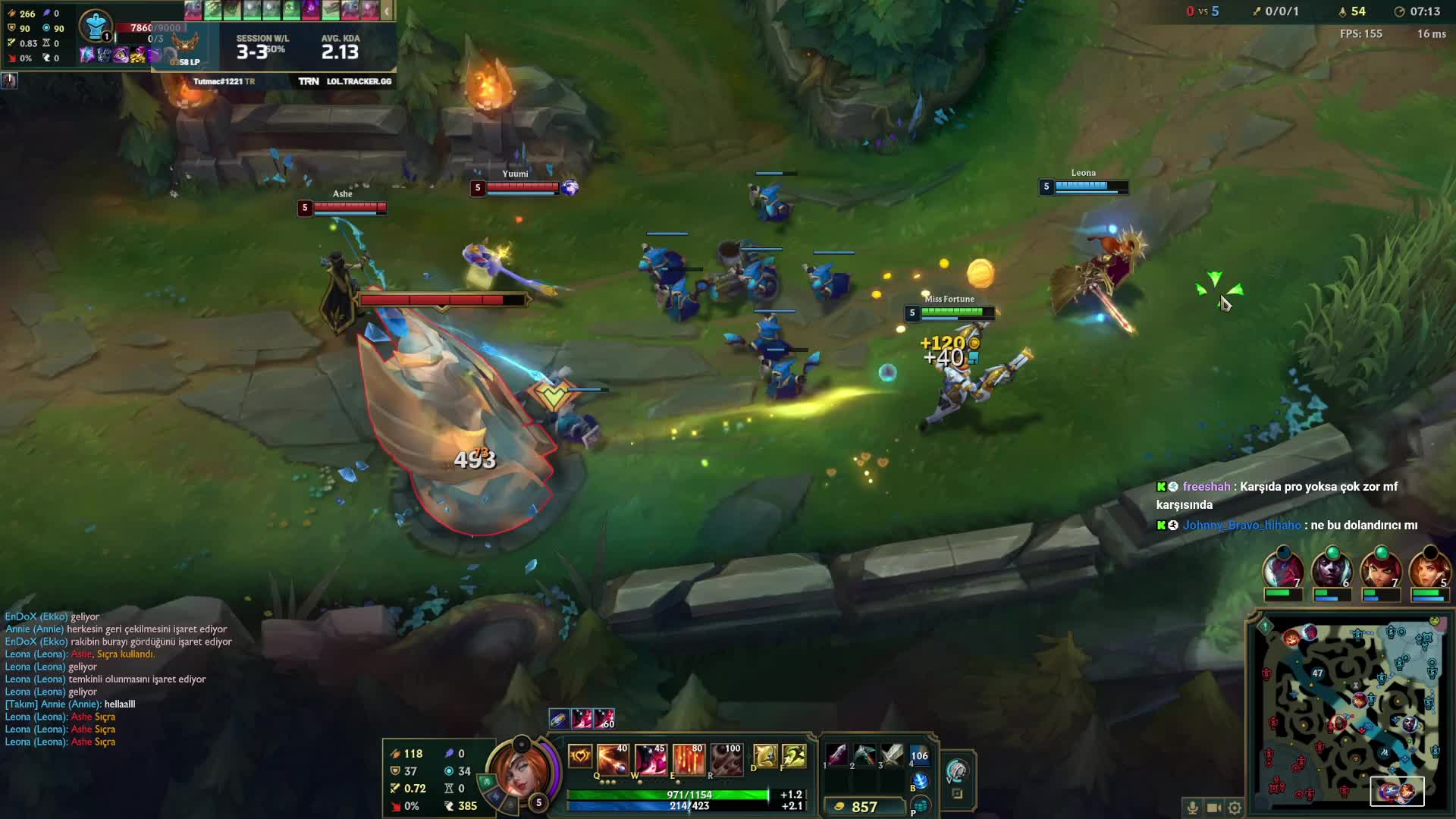Screen dimensions: 1456x819
Task: Click the Miss Fortune champion portrait
Action: 519,772
